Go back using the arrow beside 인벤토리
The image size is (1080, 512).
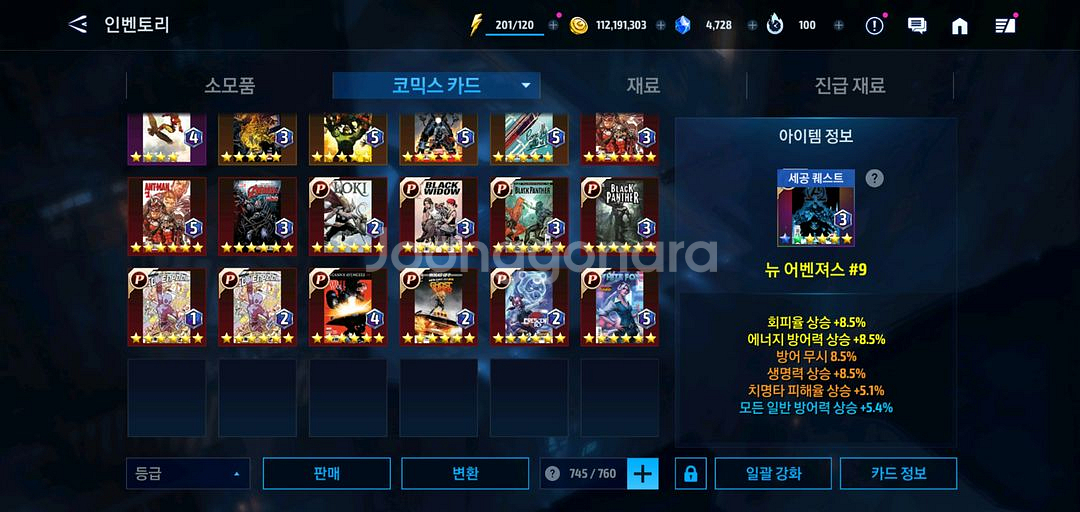click(77, 25)
